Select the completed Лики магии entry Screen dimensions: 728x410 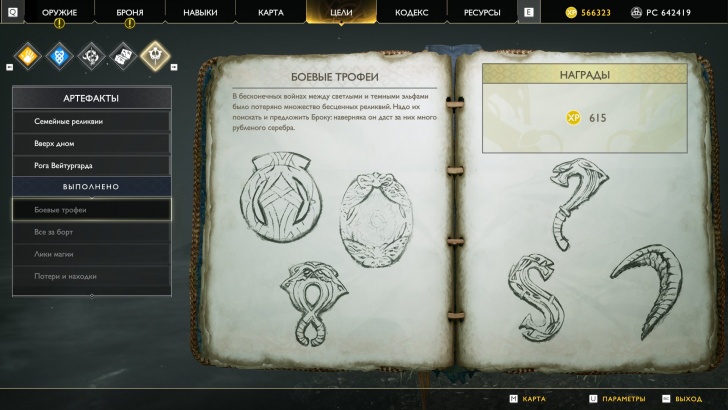coord(91,254)
